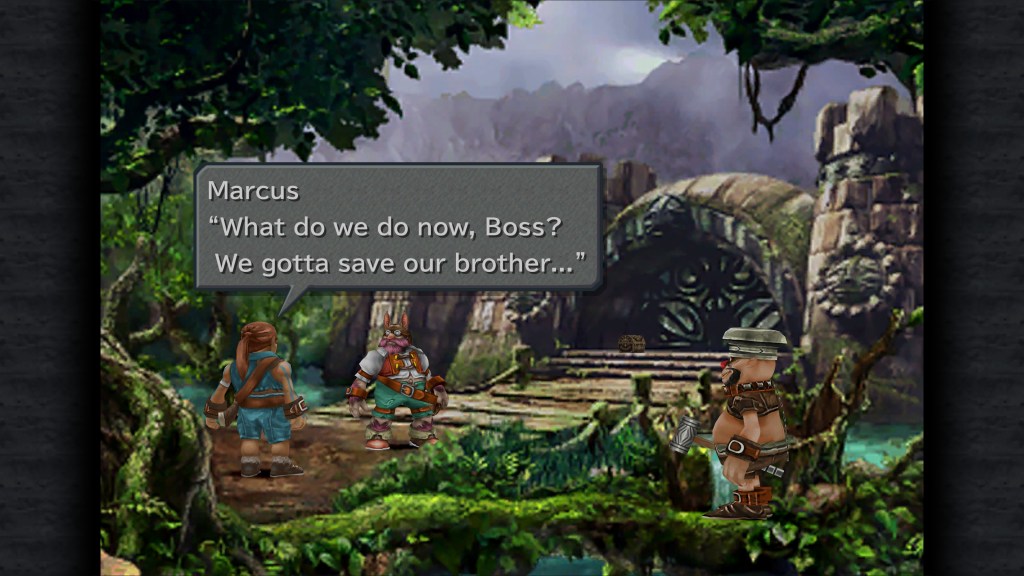Advance Marcus's dialogue box
The height and width of the screenshot is (576, 1024).
(398, 227)
